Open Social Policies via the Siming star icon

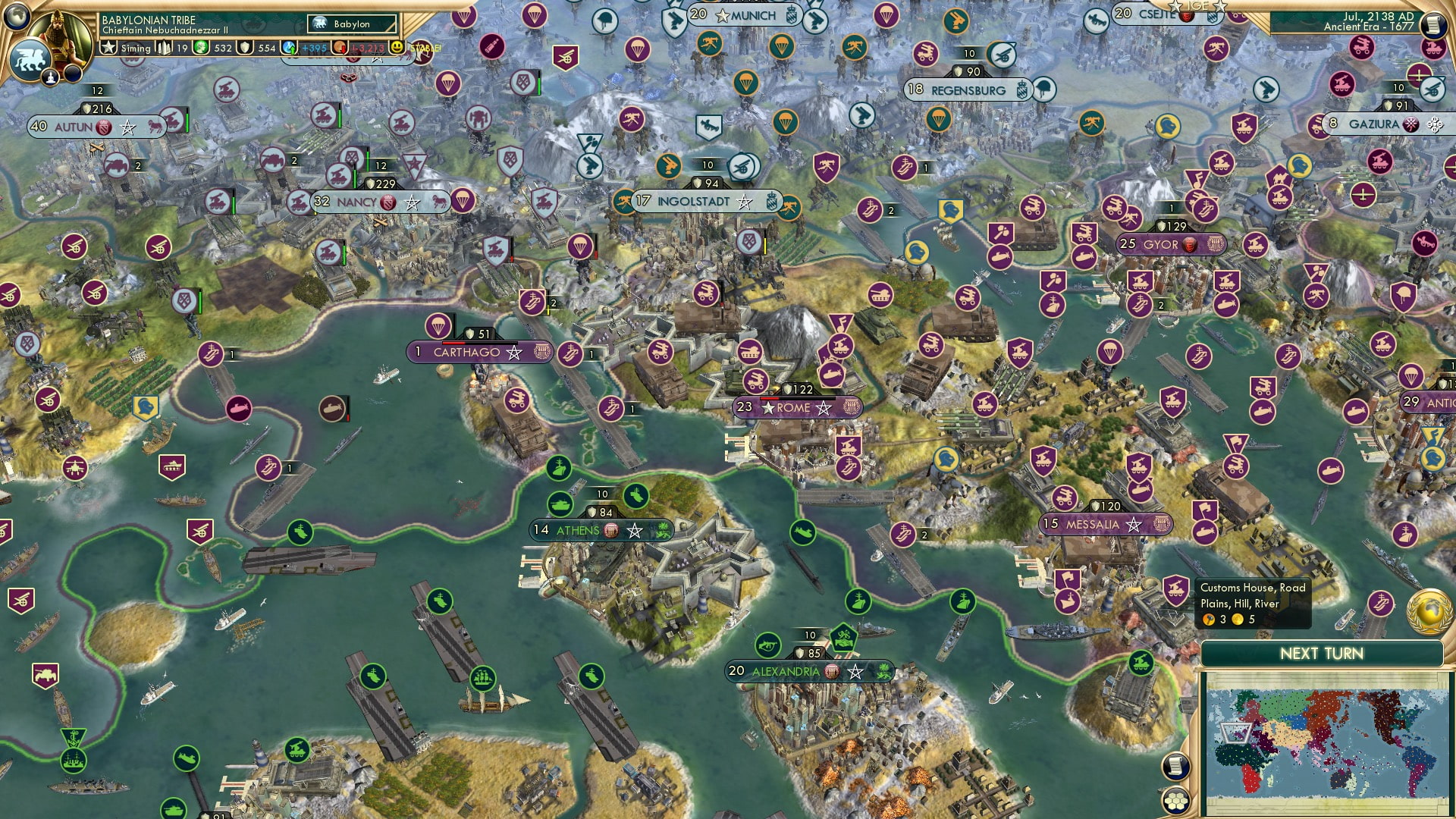tap(109, 49)
